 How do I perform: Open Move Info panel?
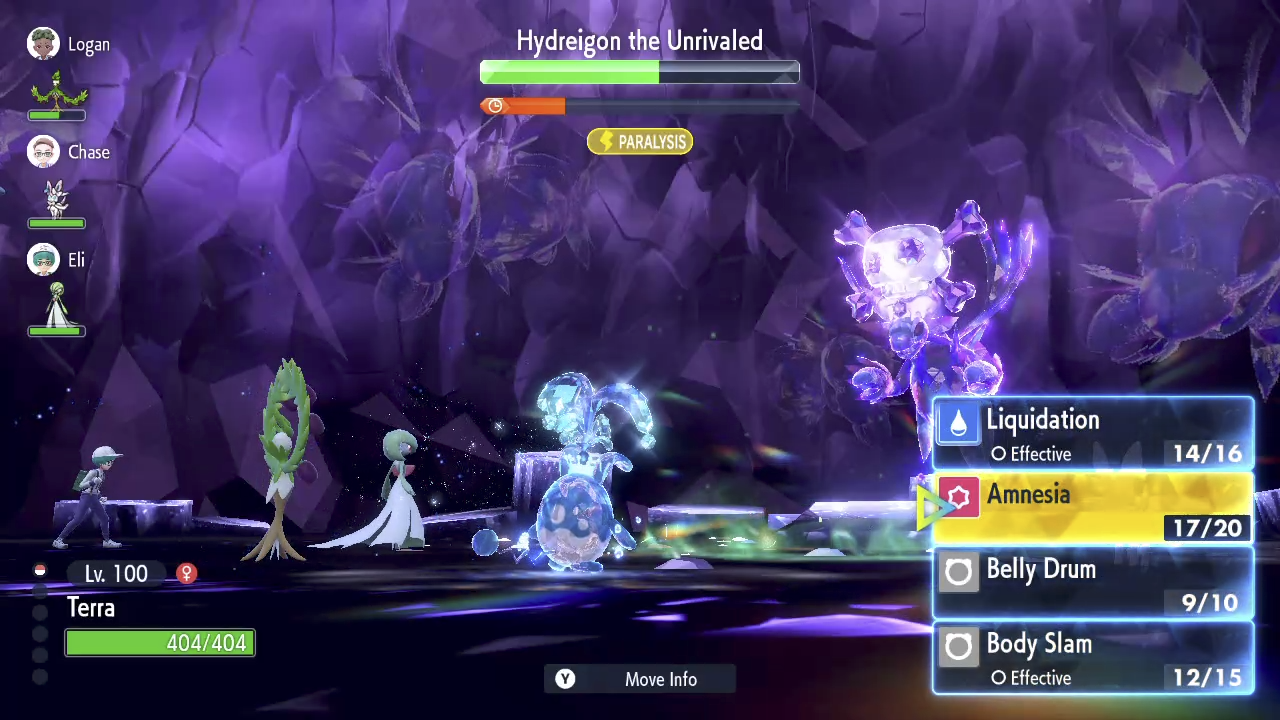pos(640,679)
